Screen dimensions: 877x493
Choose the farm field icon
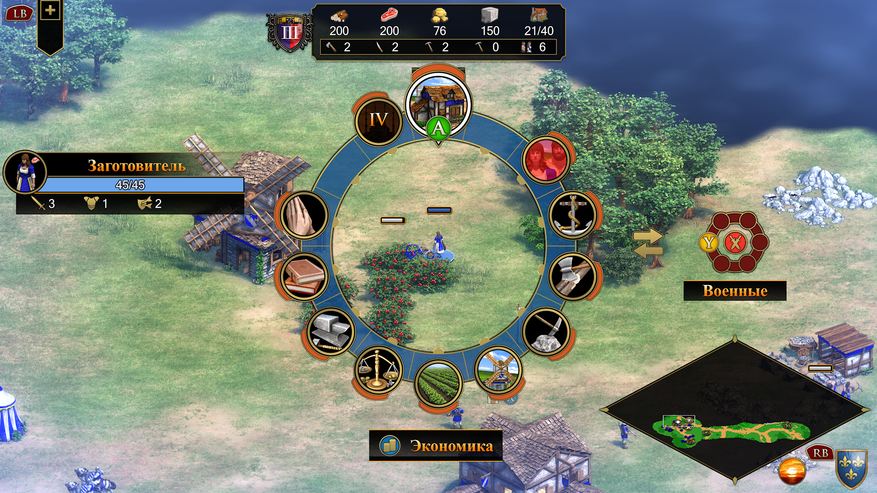click(x=438, y=383)
